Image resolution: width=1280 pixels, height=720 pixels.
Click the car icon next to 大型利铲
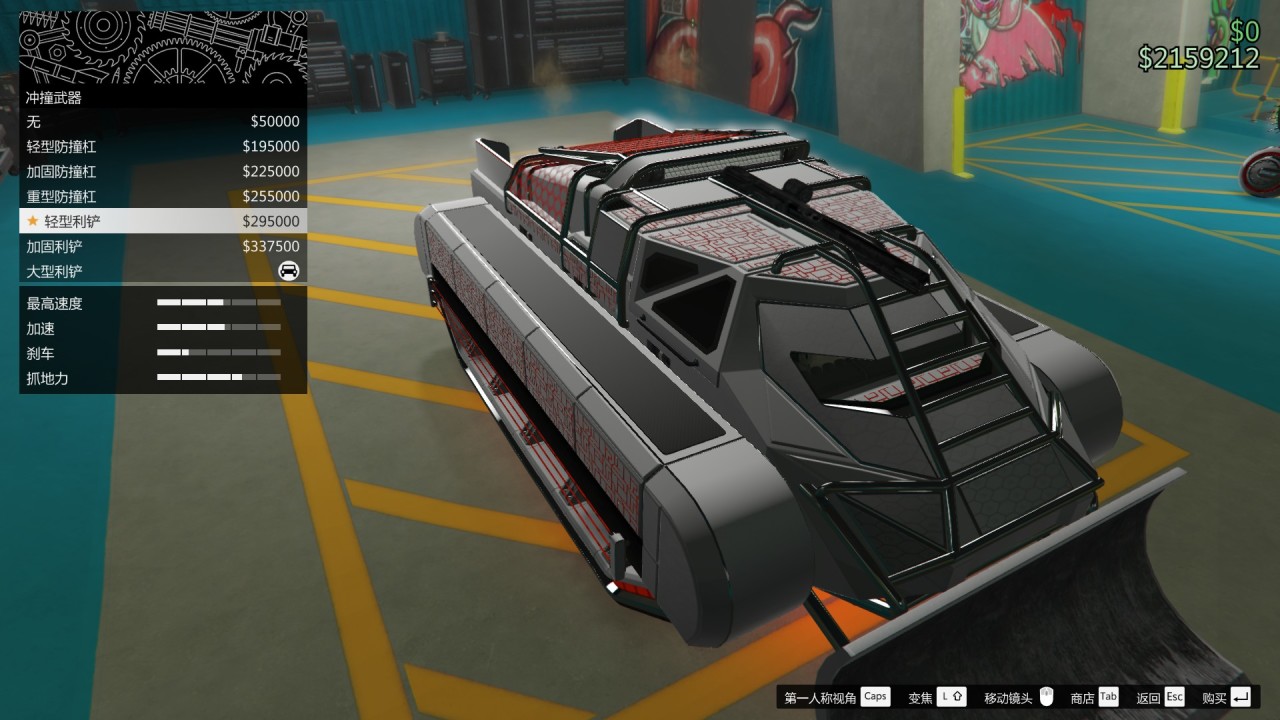(x=287, y=271)
